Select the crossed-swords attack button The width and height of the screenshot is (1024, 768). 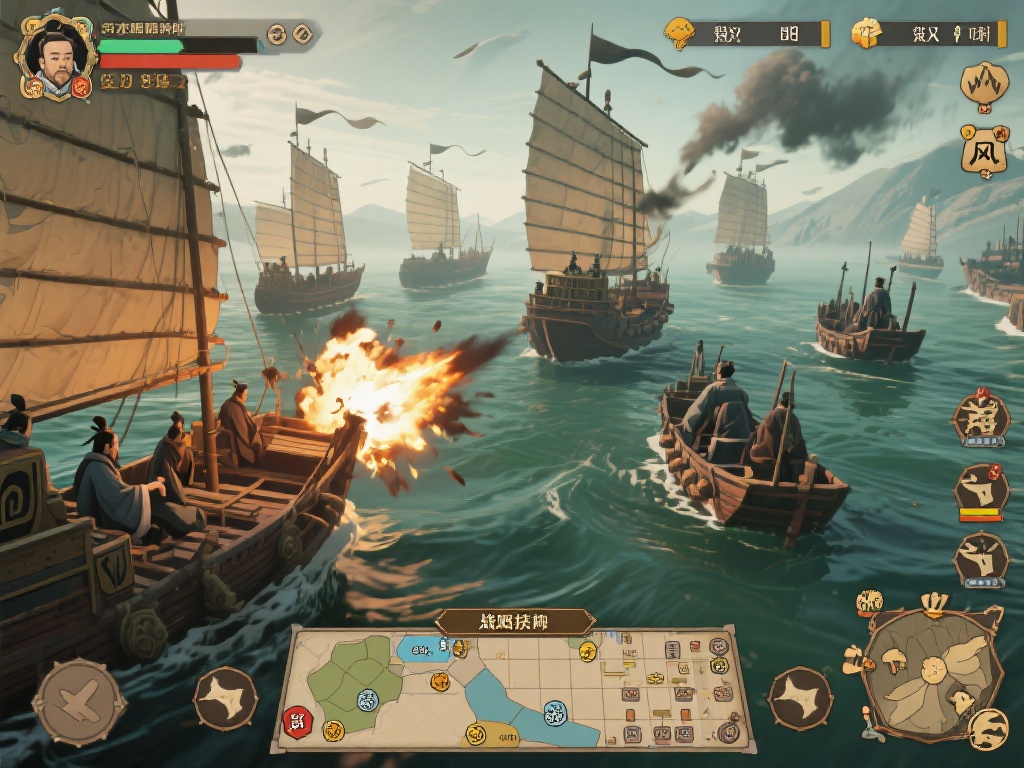click(x=78, y=701)
